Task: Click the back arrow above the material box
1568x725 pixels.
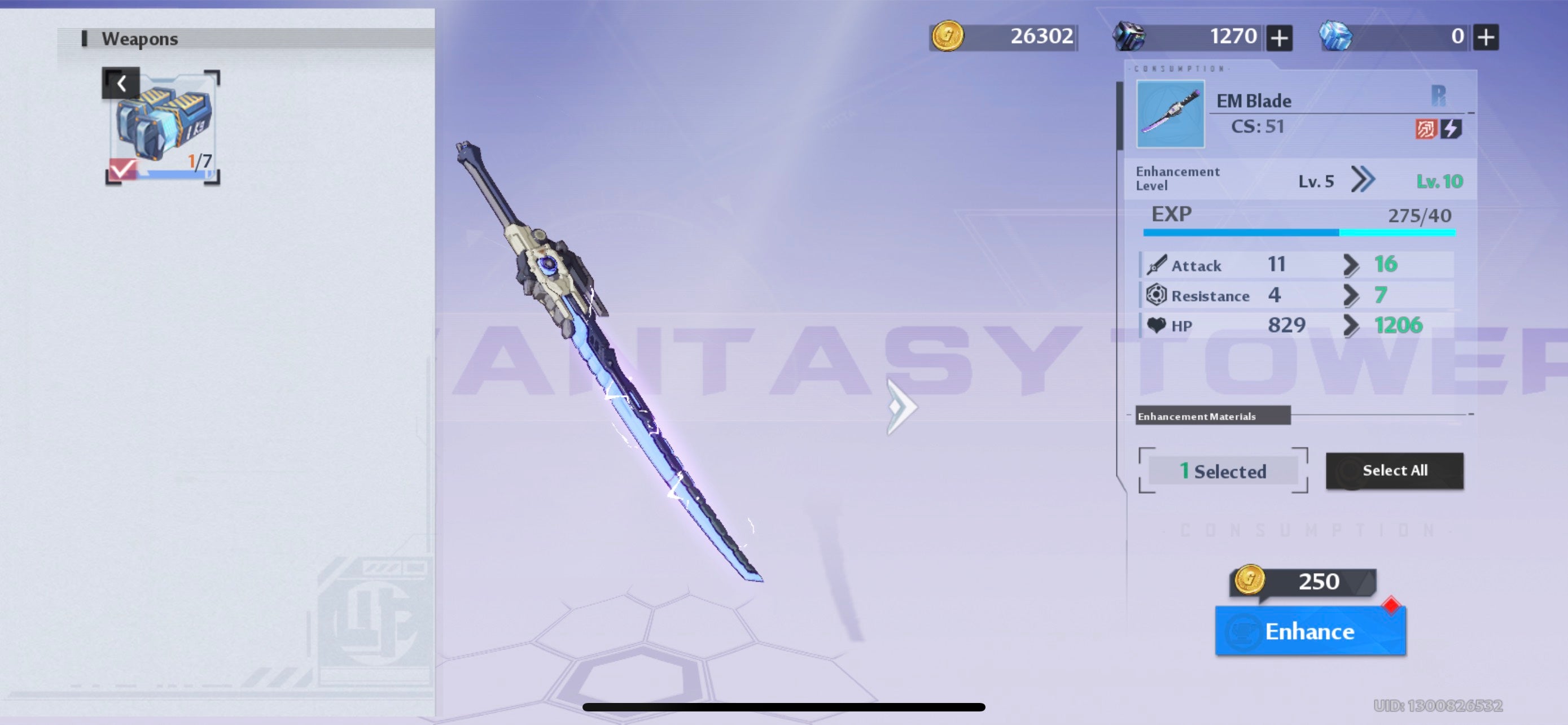Action: [121, 83]
